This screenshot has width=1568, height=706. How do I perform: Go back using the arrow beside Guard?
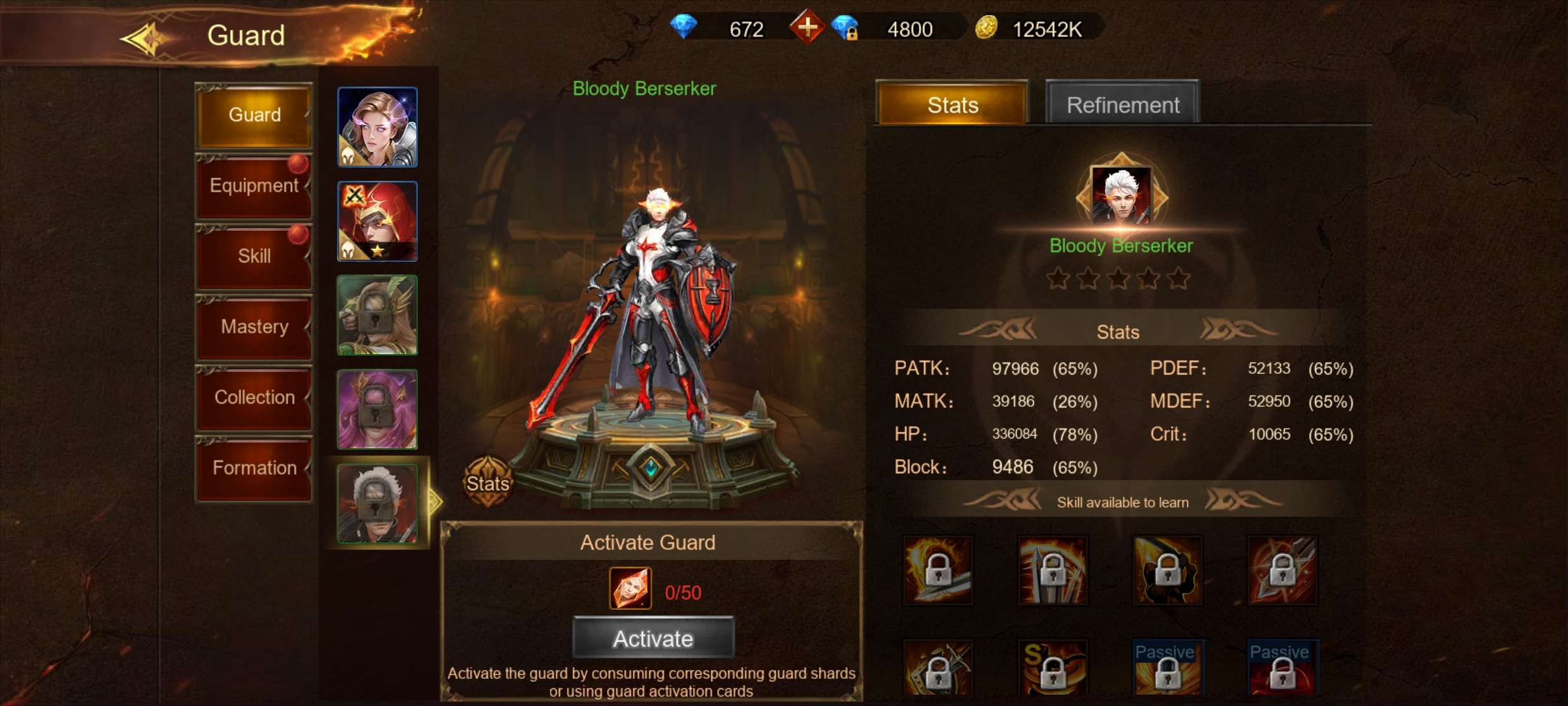(144, 38)
